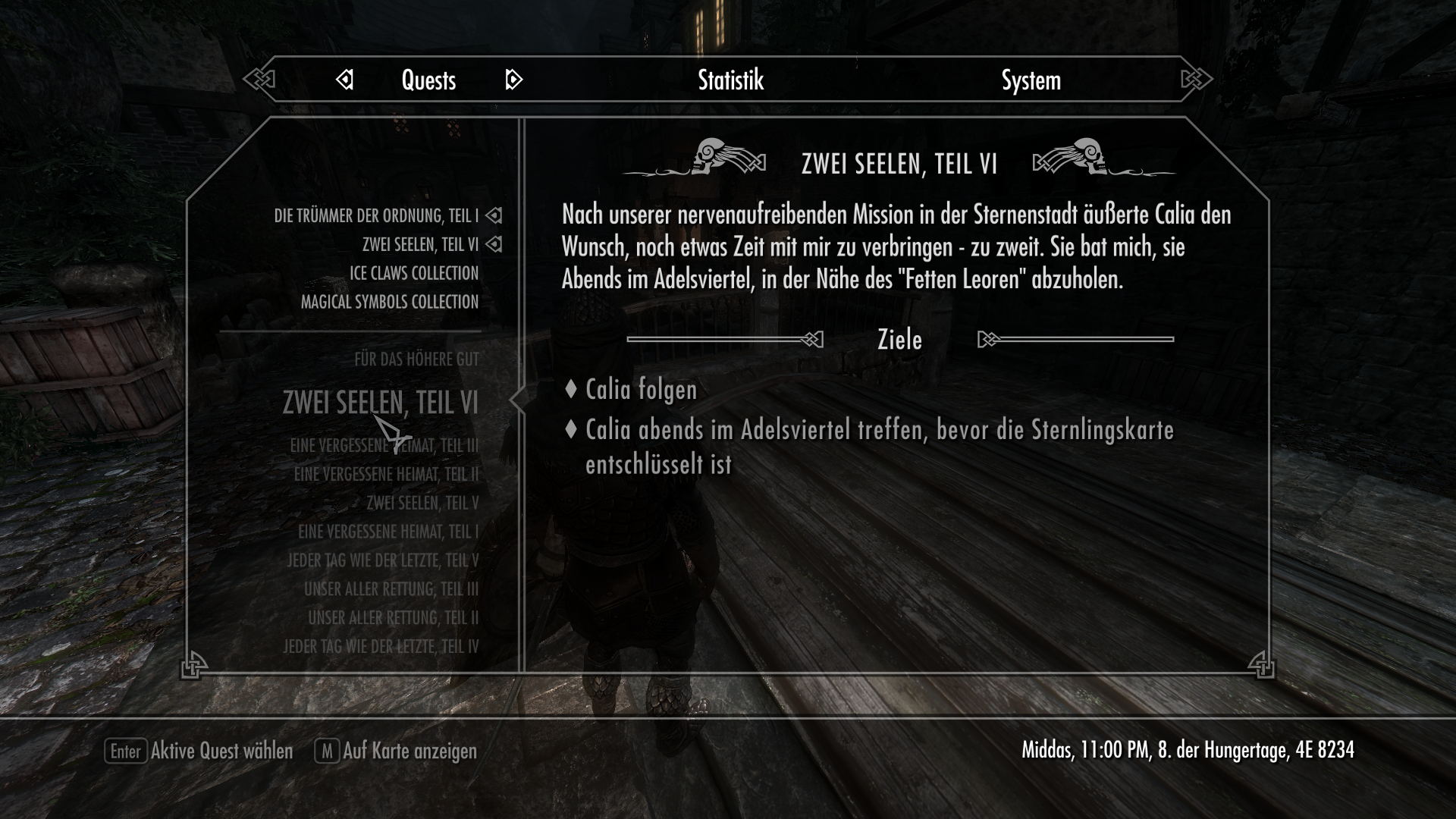The image size is (1456, 819).
Task: Select Jeder Tag wie der Letzte, Teil V
Action: (x=383, y=561)
